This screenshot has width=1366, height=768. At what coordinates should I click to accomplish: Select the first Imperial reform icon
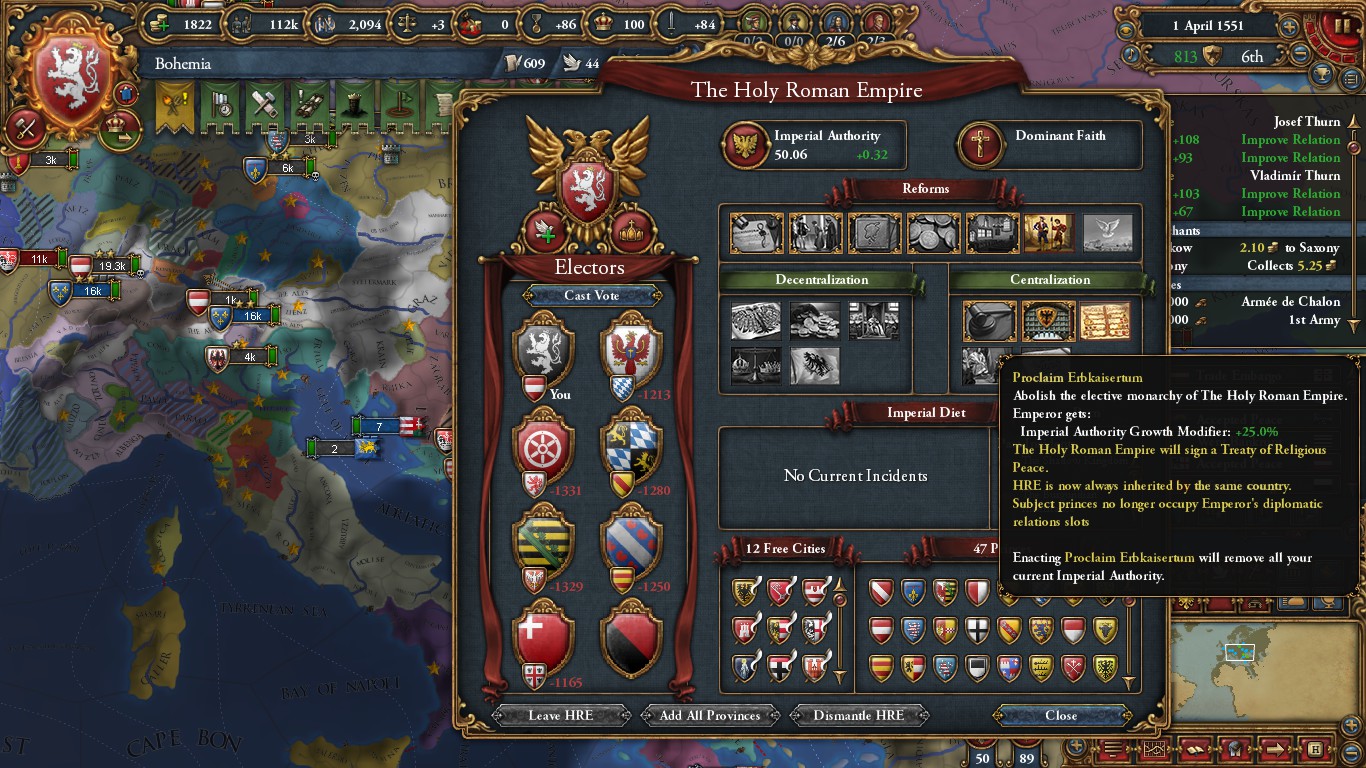tap(756, 233)
